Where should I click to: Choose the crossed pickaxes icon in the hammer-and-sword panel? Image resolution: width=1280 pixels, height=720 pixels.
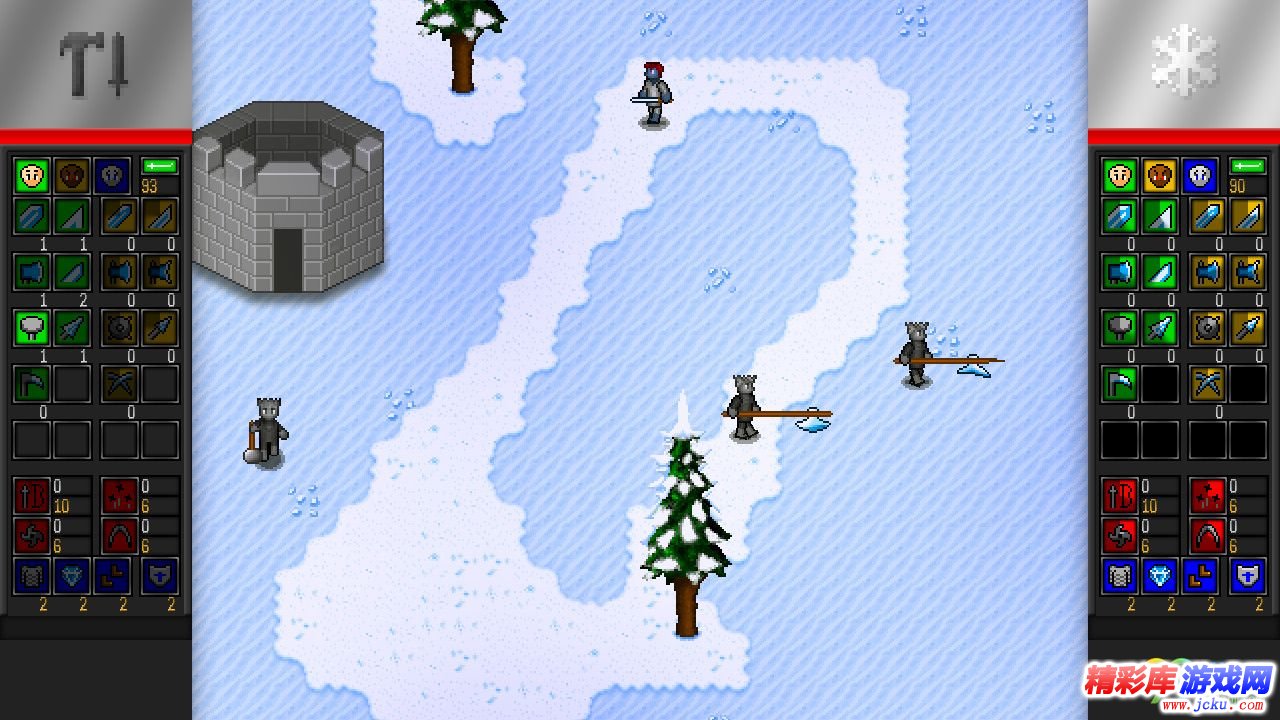click(x=120, y=384)
